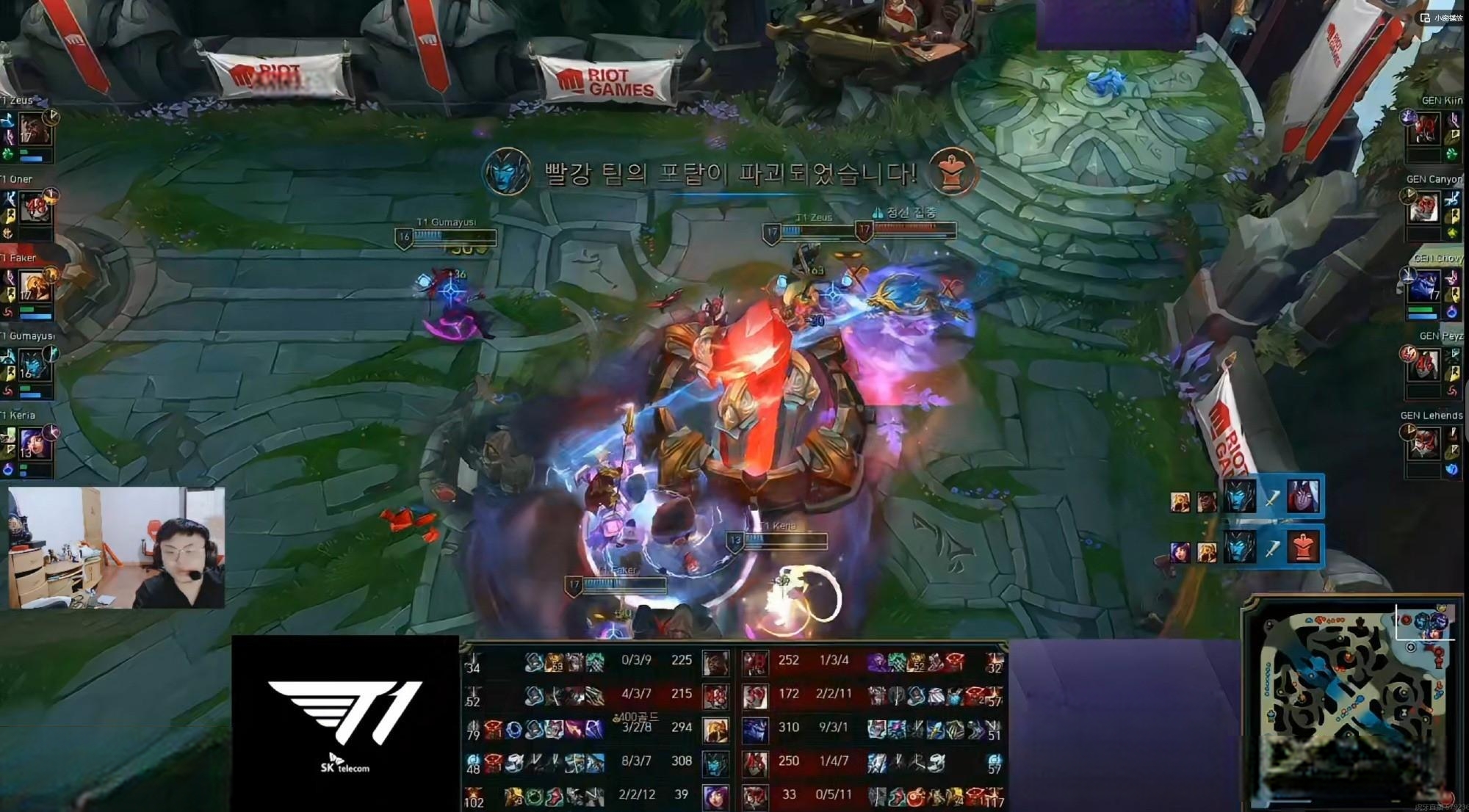The image size is (1469, 812).
Task: Click on the minimap
Action: 1351,705
